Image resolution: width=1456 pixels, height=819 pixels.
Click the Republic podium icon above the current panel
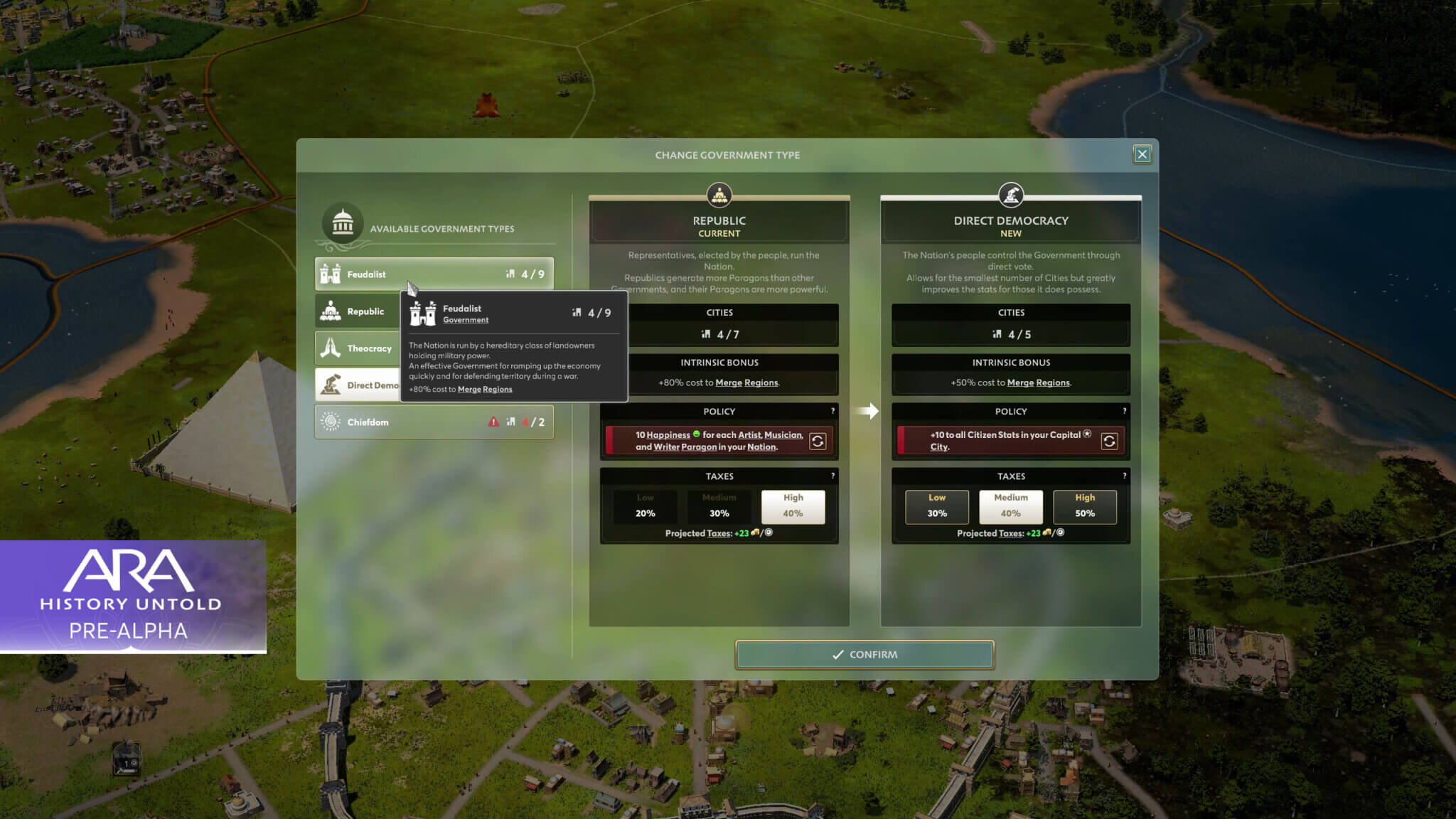click(719, 195)
